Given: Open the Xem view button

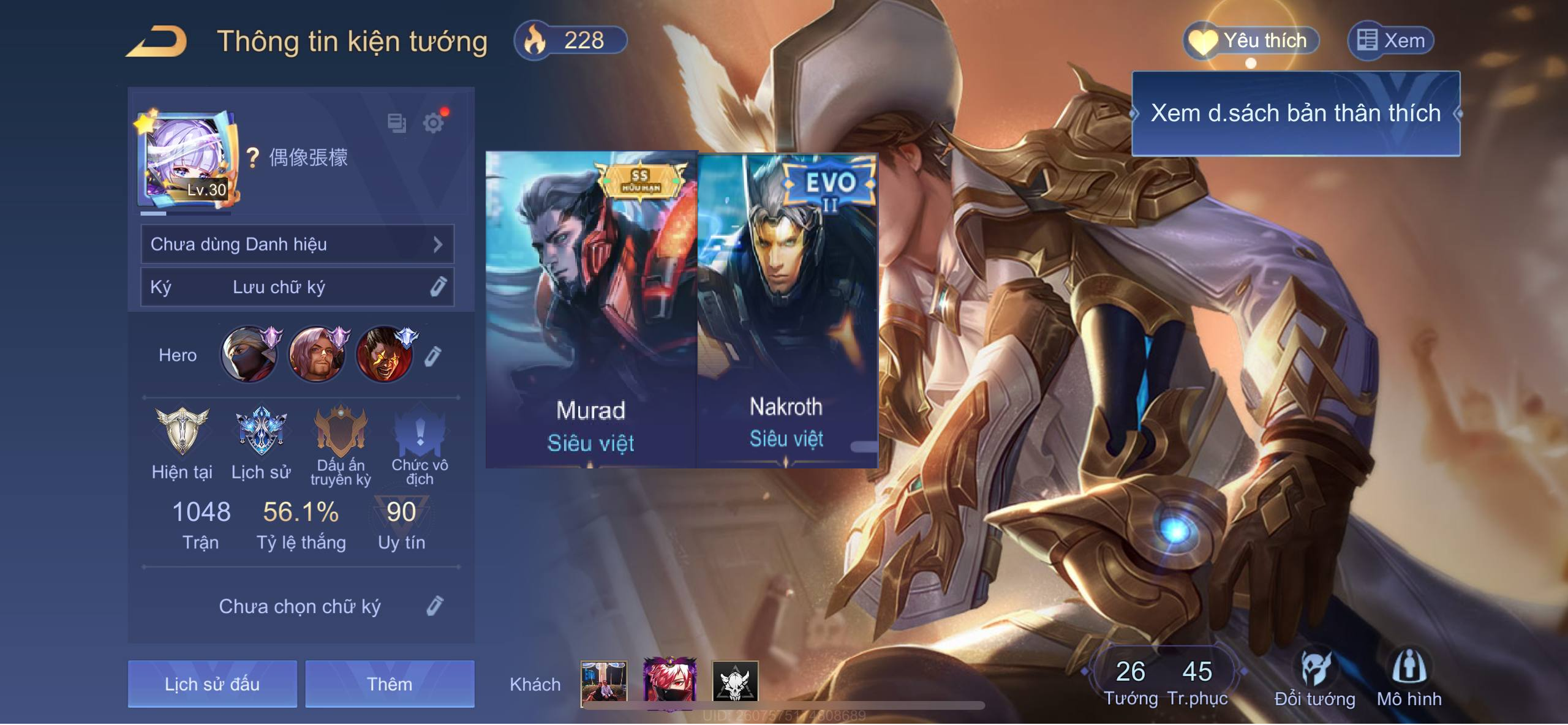Looking at the screenshot, I should coord(1390,41).
